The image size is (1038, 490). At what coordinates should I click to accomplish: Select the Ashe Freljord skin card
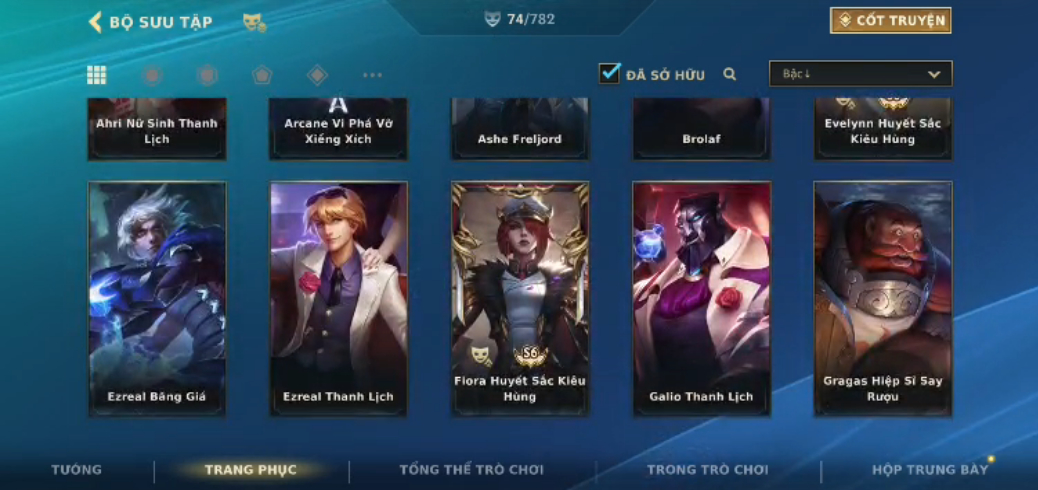click(x=520, y=130)
